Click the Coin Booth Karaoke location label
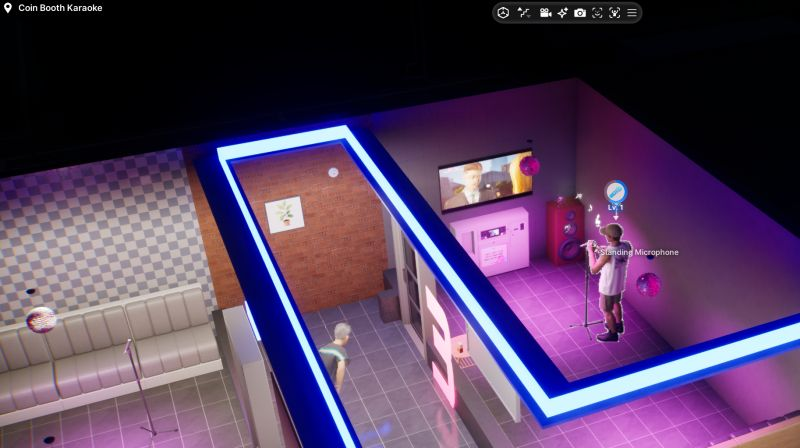Screen dimensions: 800x448 (x=60, y=8)
